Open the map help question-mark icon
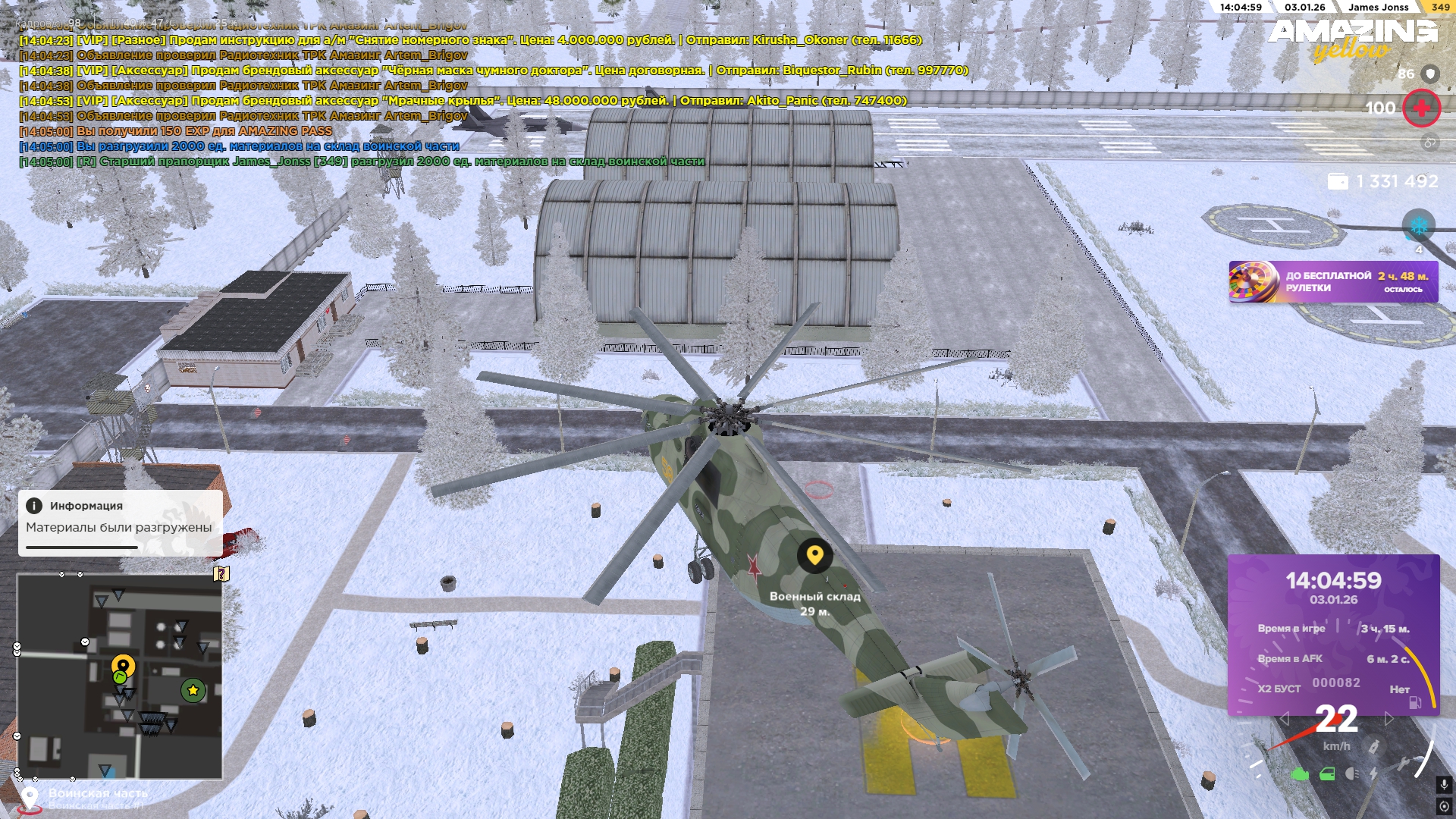 pyautogui.click(x=221, y=573)
